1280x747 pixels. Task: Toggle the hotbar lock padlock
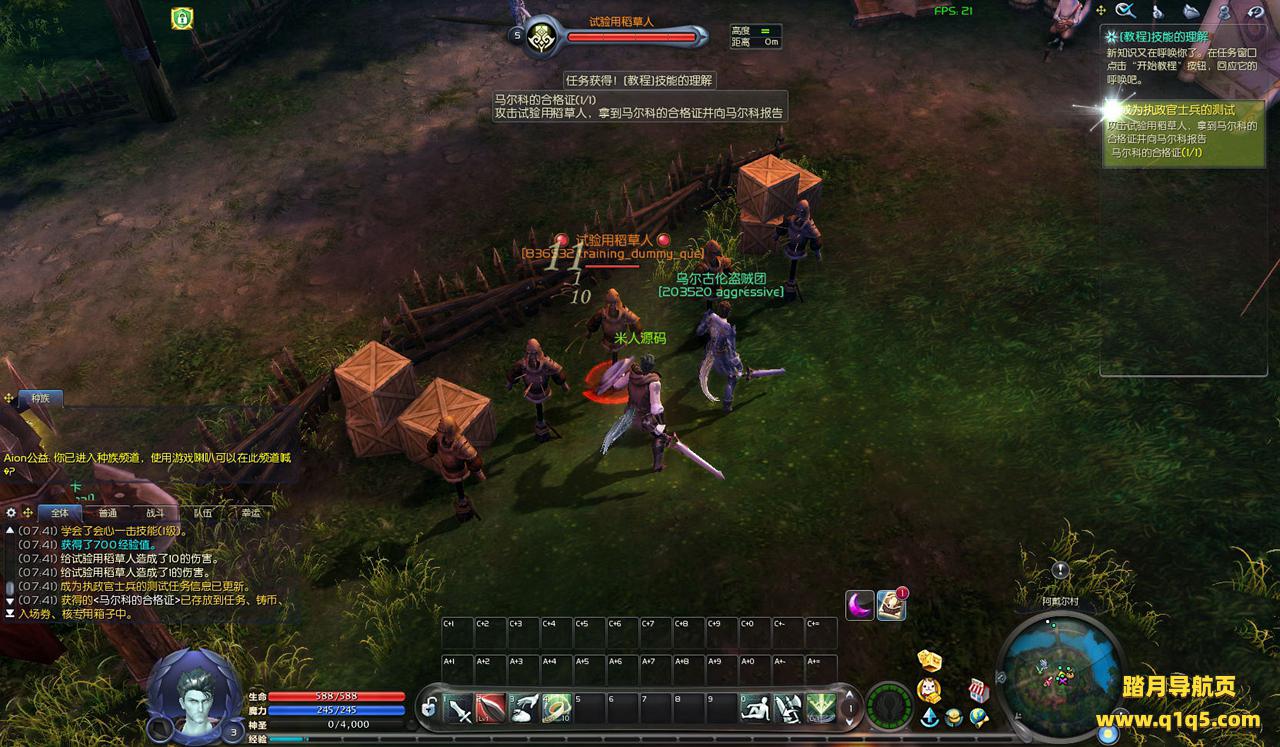pyautogui.click(x=429, y=708)
